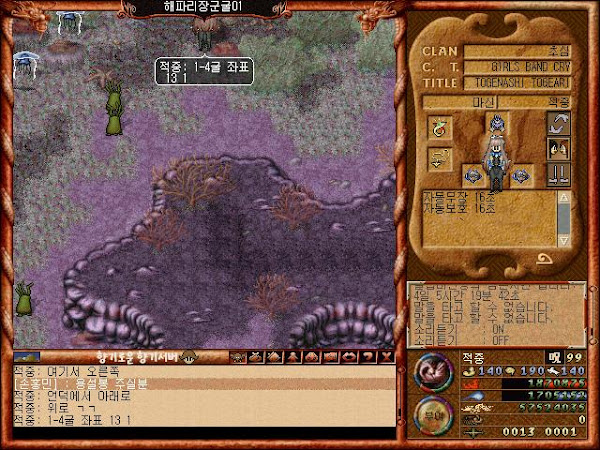The width and height of the screenshot is (600, 450).
Task: Click the twin curved arrows icon
Action: (x=558, y=125)
